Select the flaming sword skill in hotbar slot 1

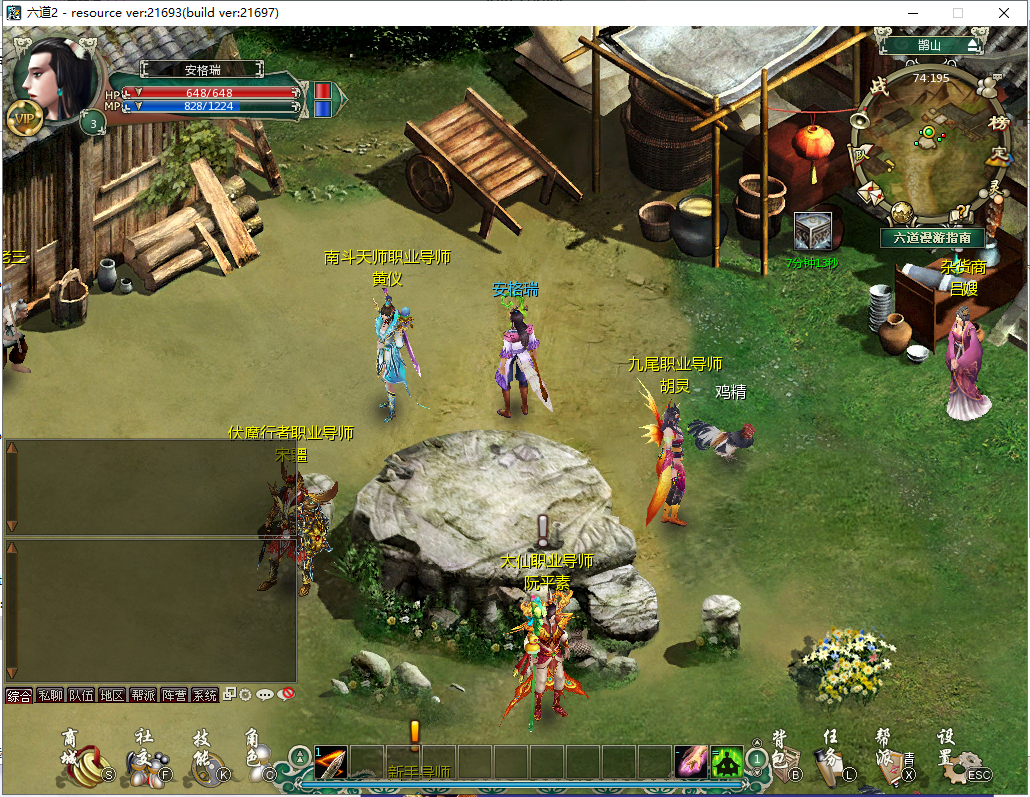[331, 762]
